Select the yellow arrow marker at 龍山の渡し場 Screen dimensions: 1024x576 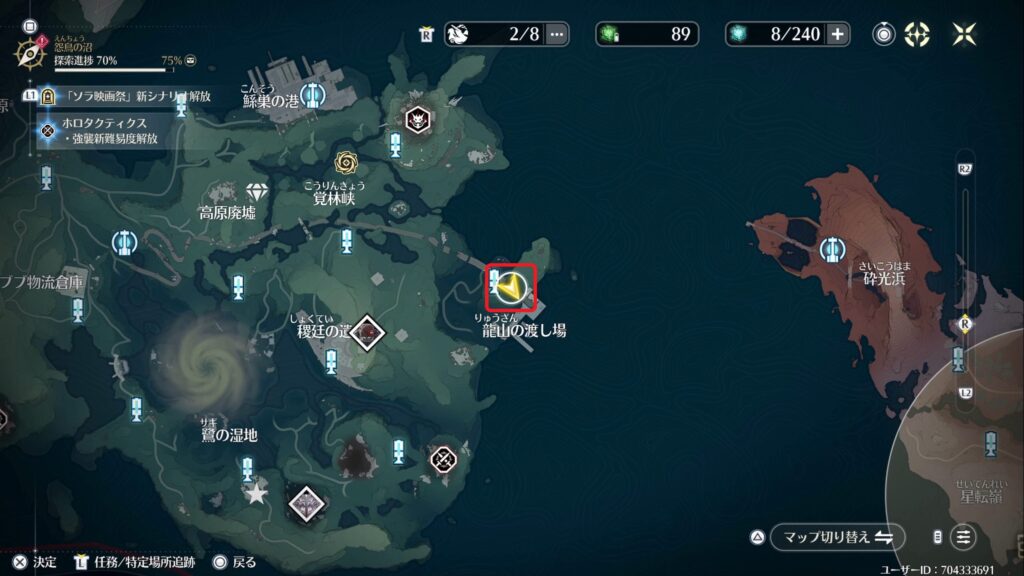[512, 288]
